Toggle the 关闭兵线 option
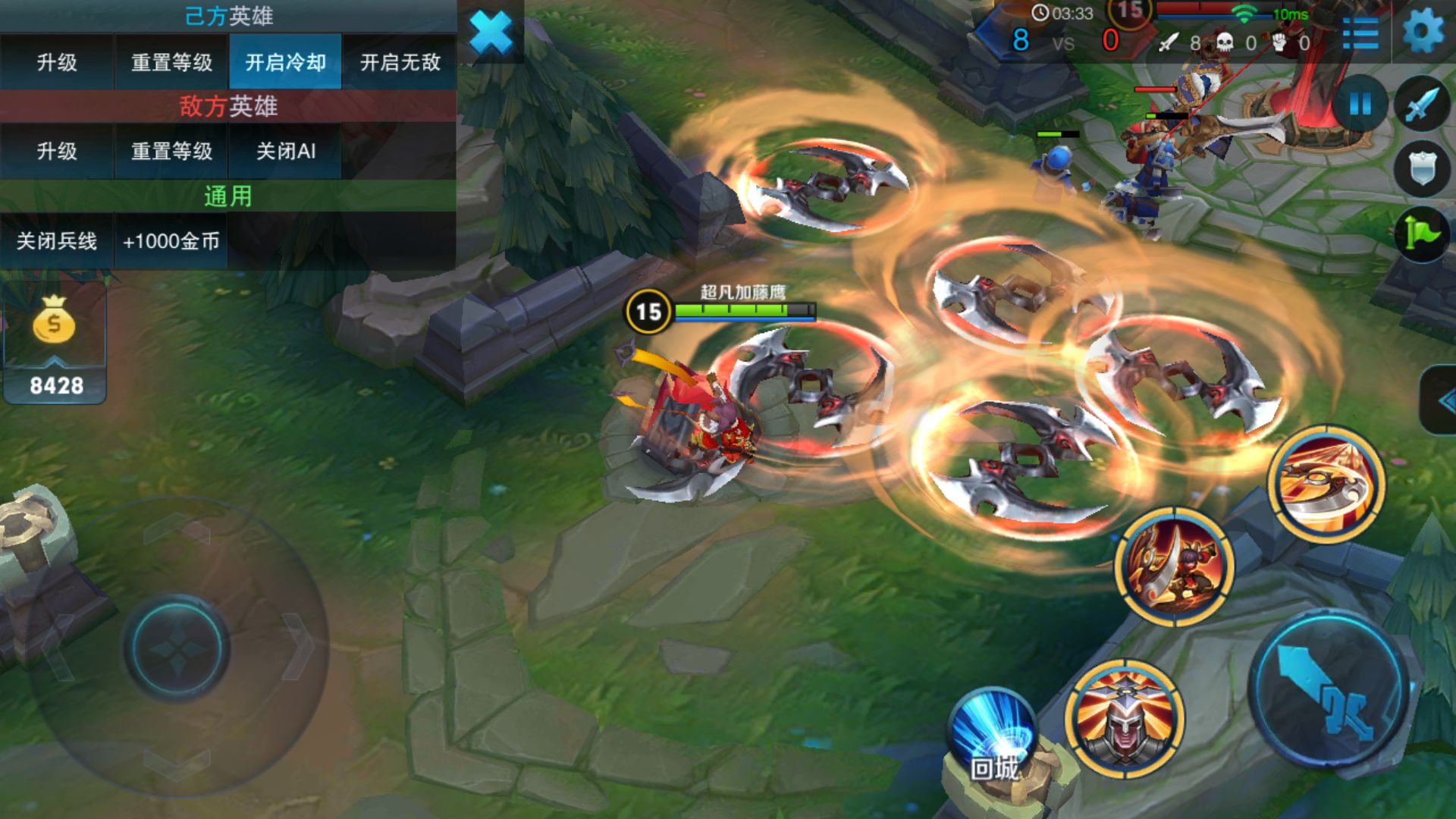 (x=57, y=241)
